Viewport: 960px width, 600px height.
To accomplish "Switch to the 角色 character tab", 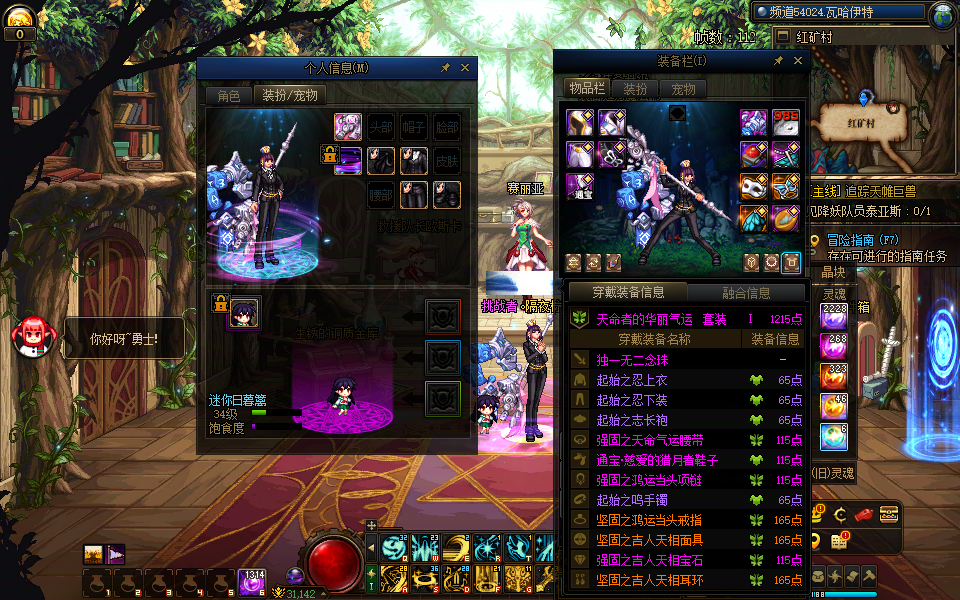I will coord(229,96).
